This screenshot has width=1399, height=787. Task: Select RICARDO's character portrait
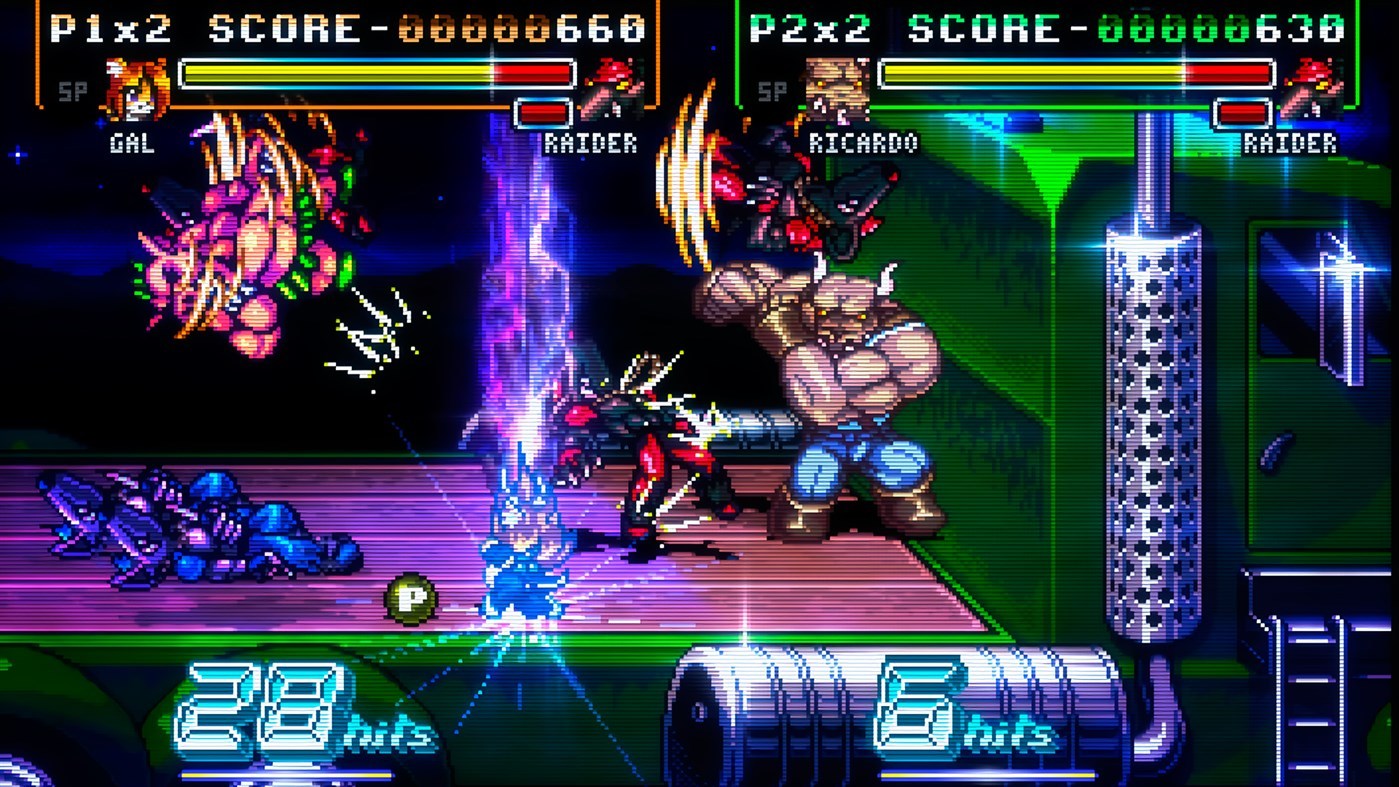coord(838,85)
